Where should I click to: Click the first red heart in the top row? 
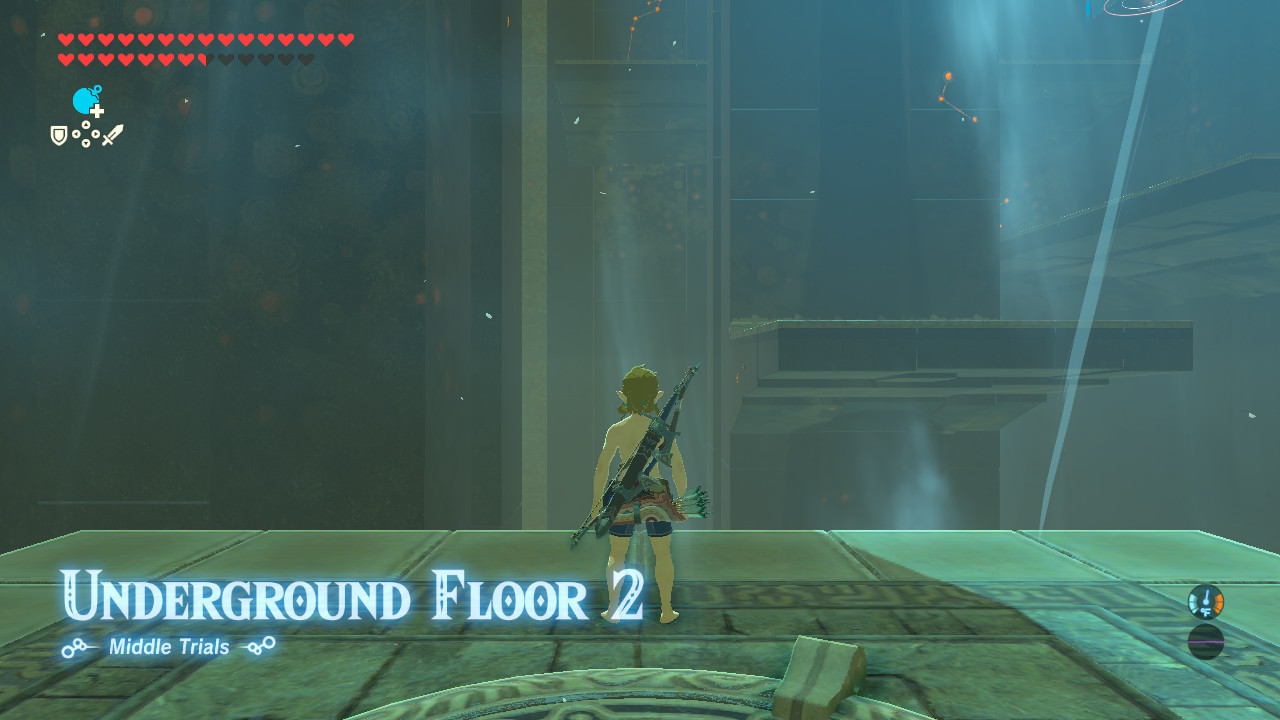(x=65, y=39)
